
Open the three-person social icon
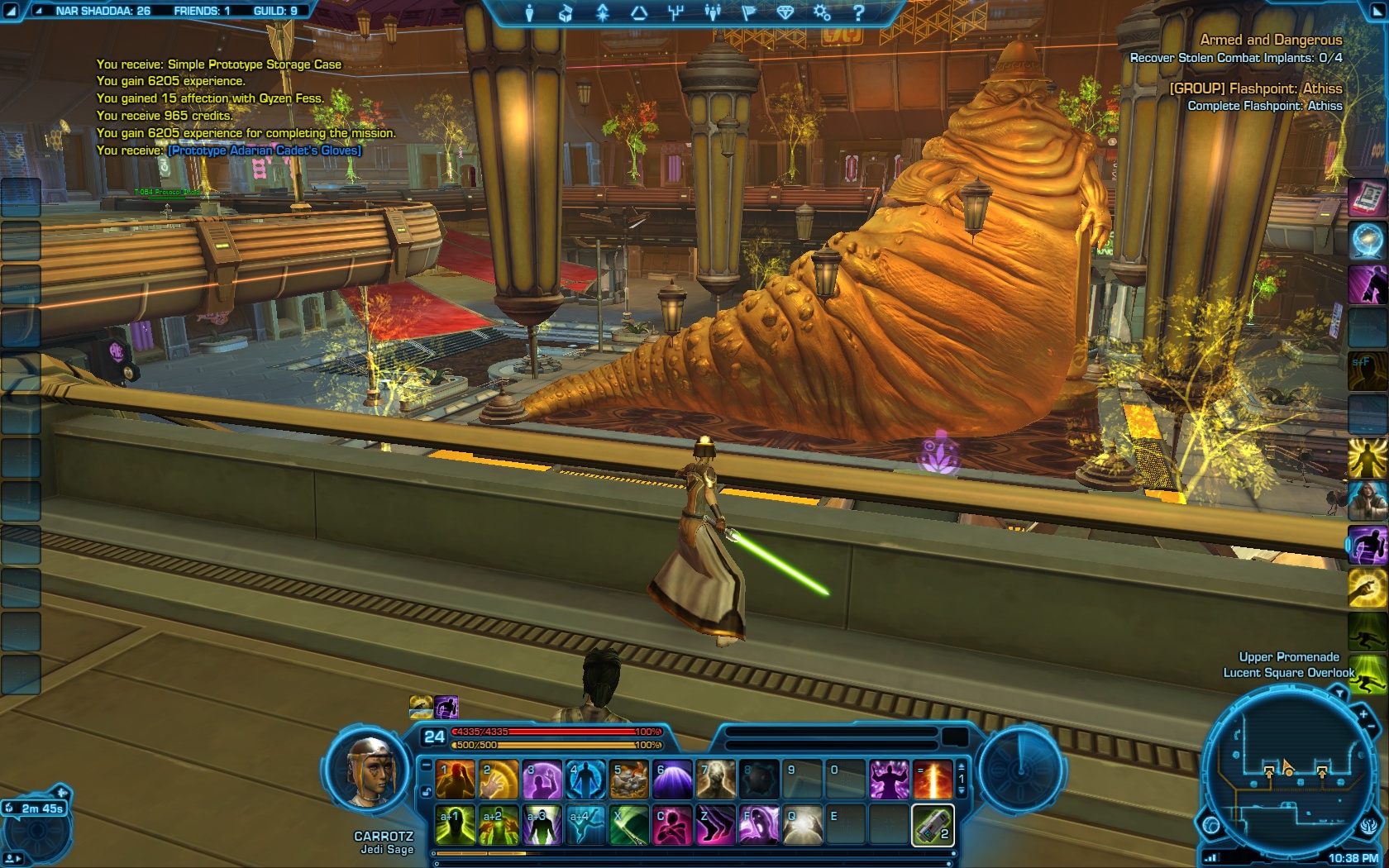click(x=712, y=12)
